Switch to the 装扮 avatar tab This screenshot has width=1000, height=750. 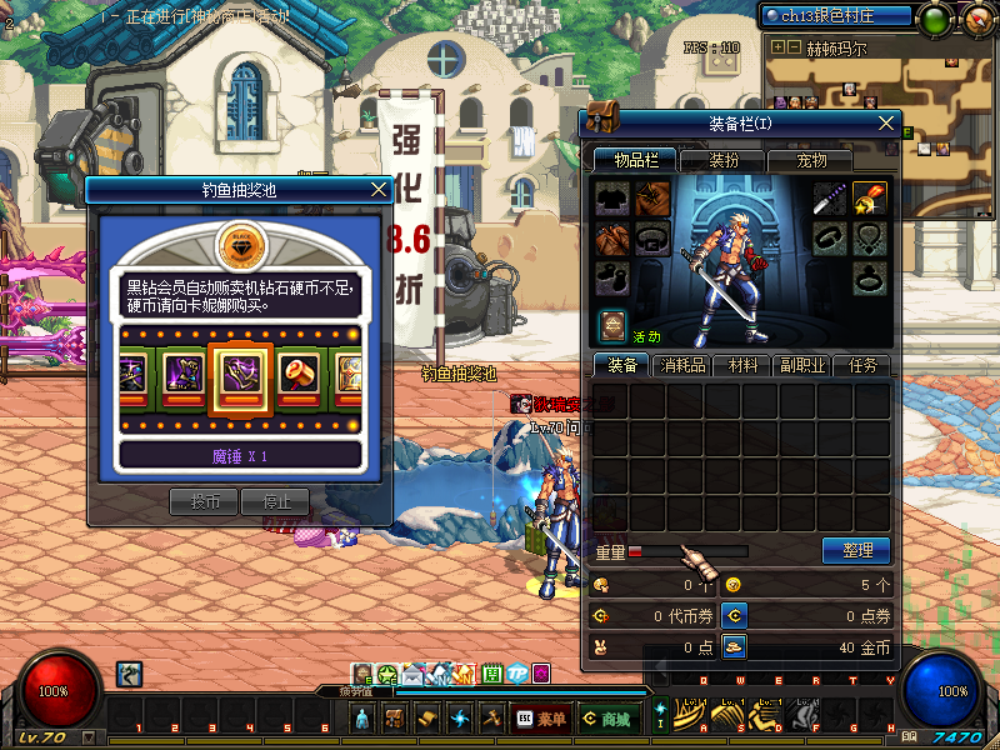(x=723, y=160)
